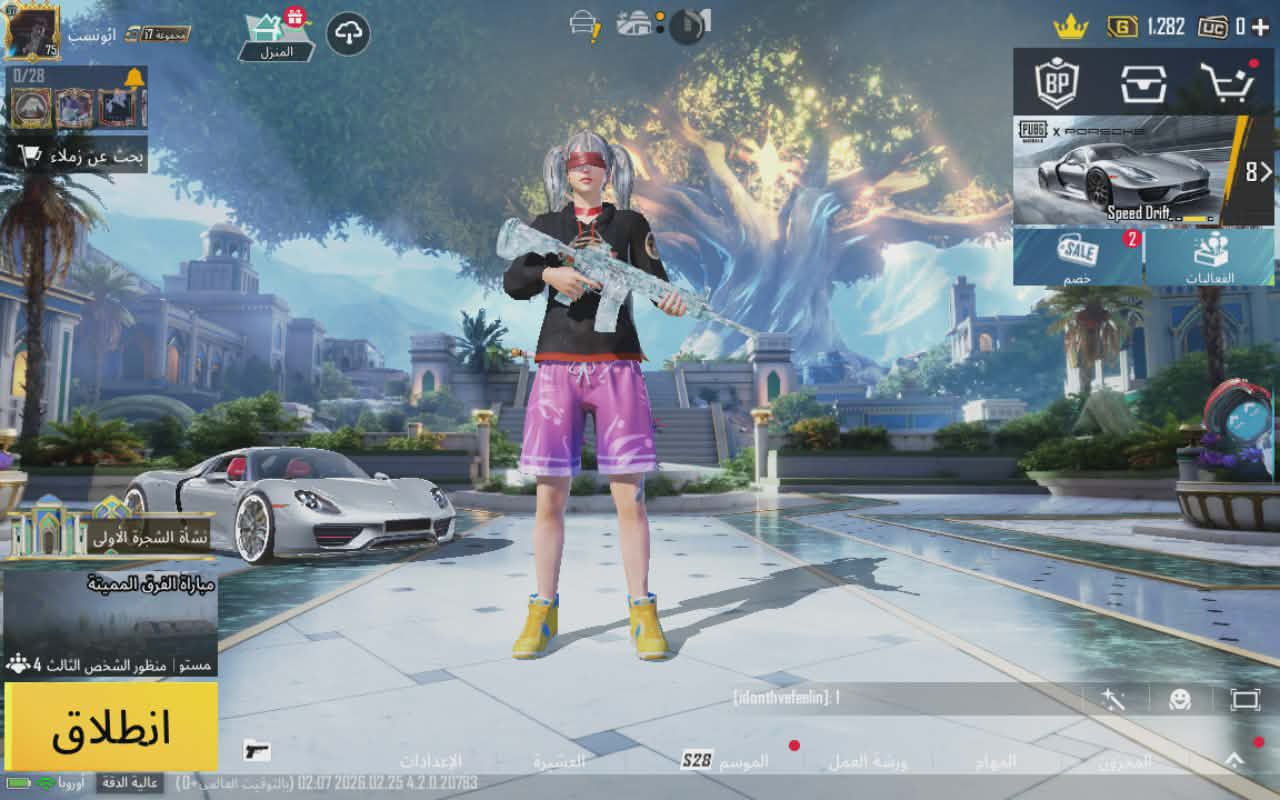Open the المهام missions menu
This screenshot has height=800, width=1280.
point(997,762)
